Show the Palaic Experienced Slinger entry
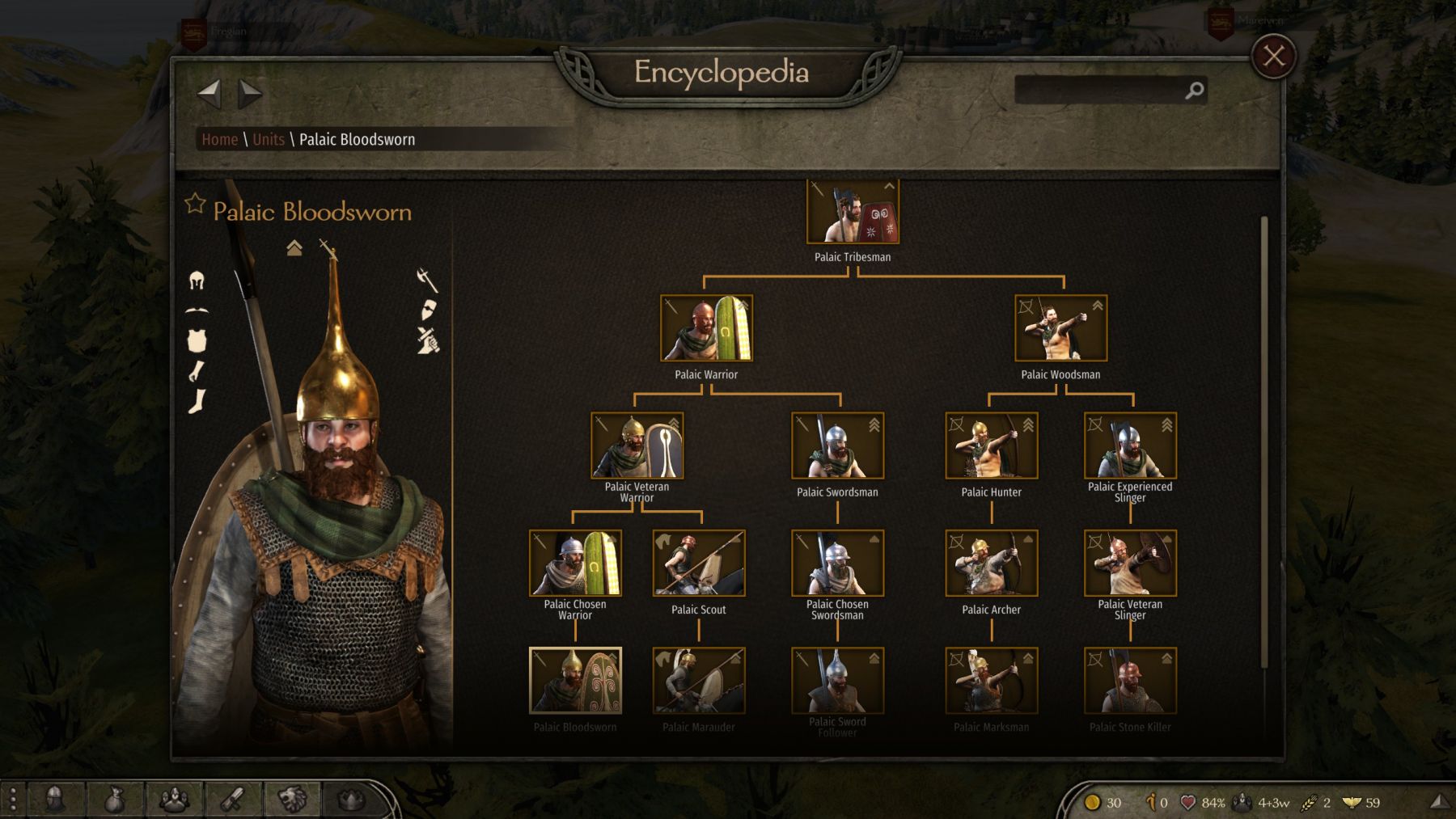 point(1130,445)
